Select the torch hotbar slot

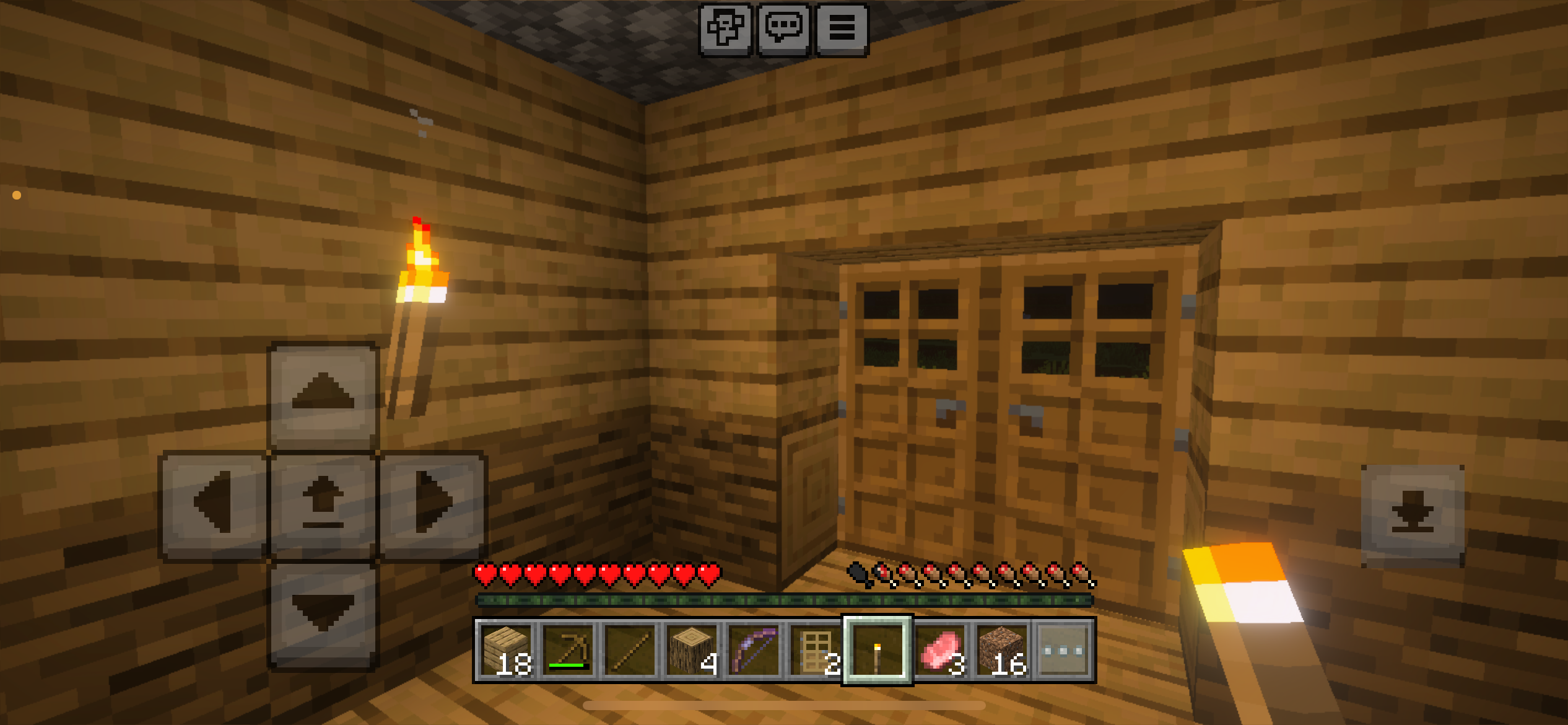point(878,650)
